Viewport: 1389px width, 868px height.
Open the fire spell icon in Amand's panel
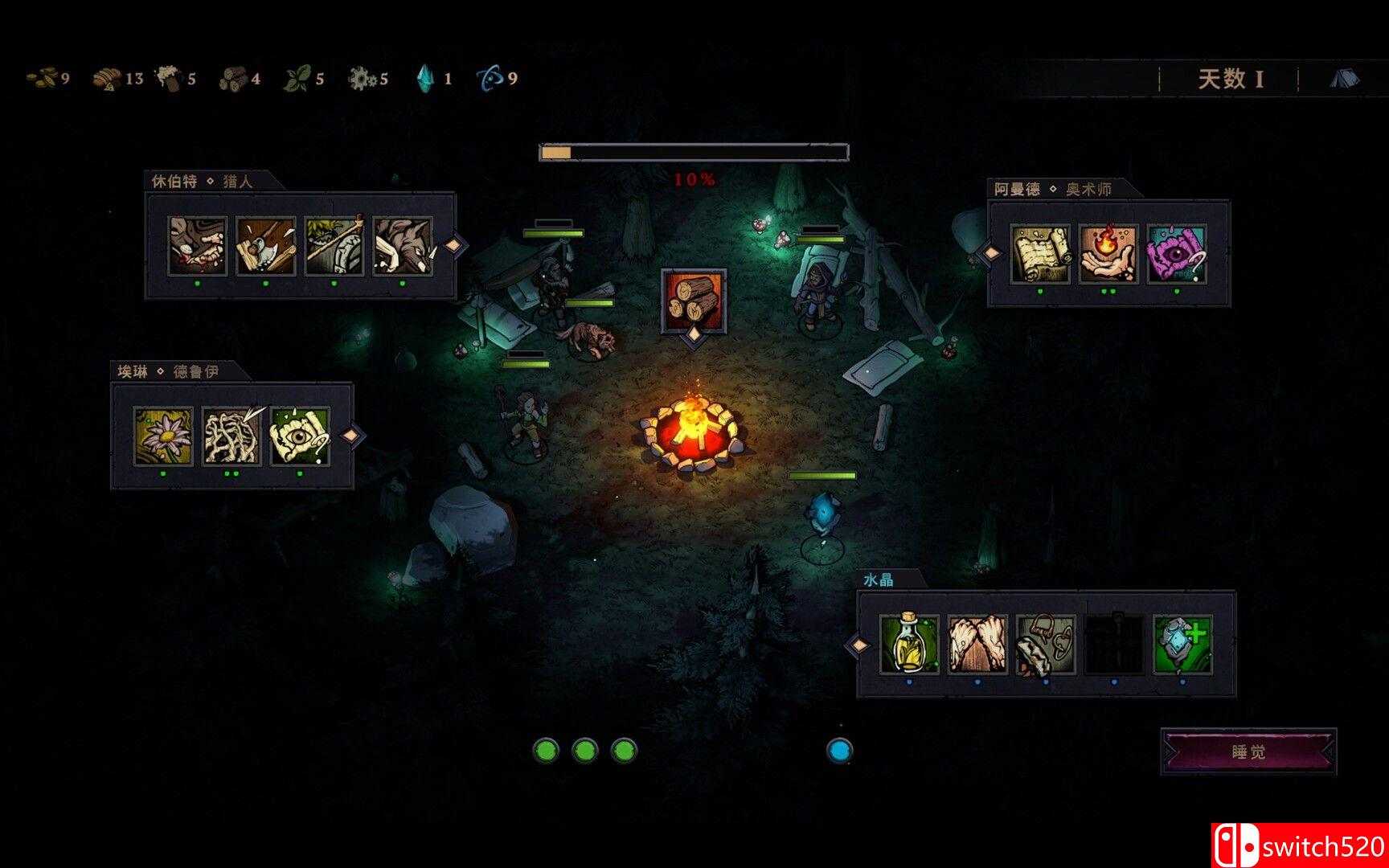pos(1108,254)
